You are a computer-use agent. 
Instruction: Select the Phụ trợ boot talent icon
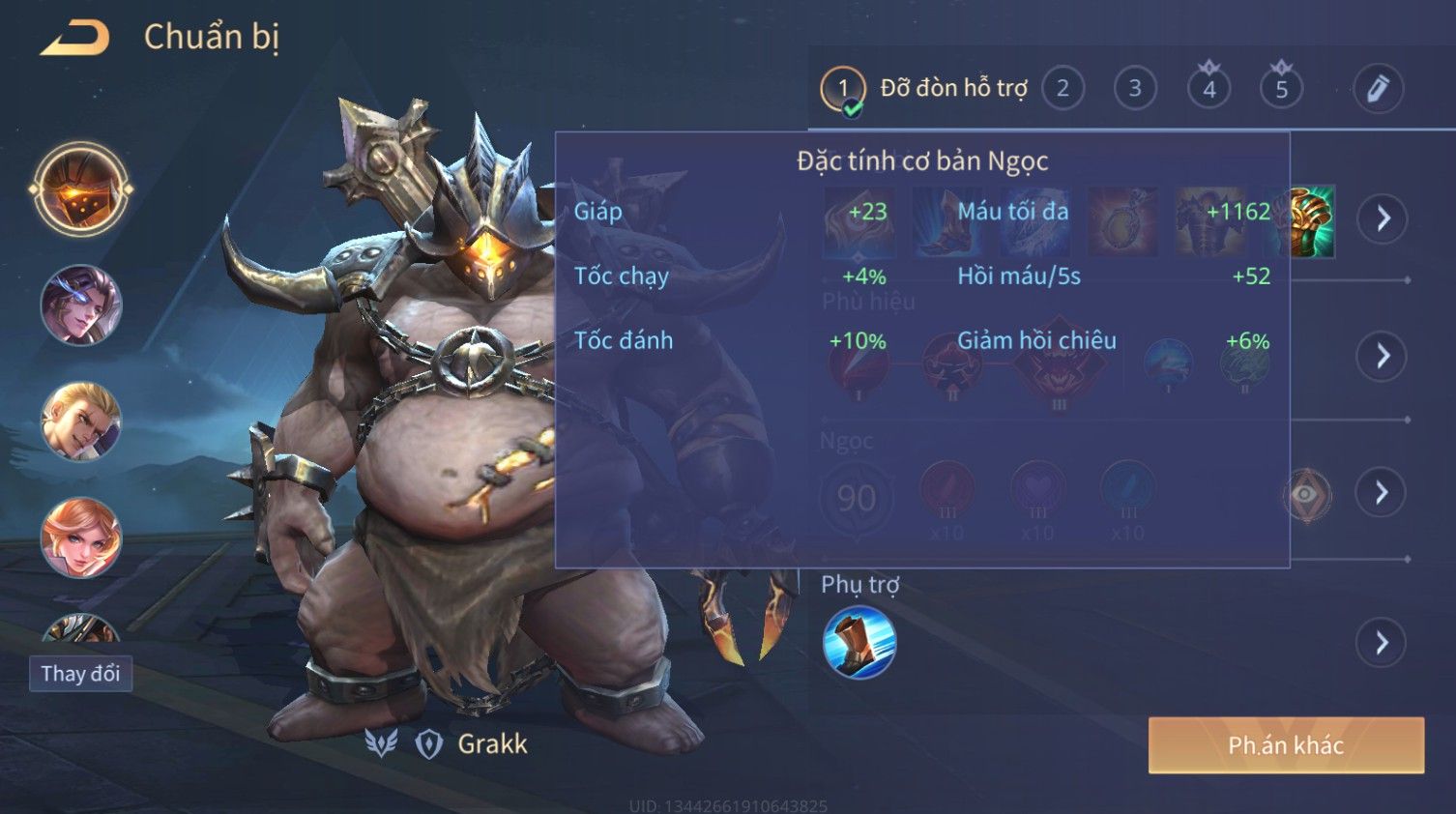(x=859, y=643)
